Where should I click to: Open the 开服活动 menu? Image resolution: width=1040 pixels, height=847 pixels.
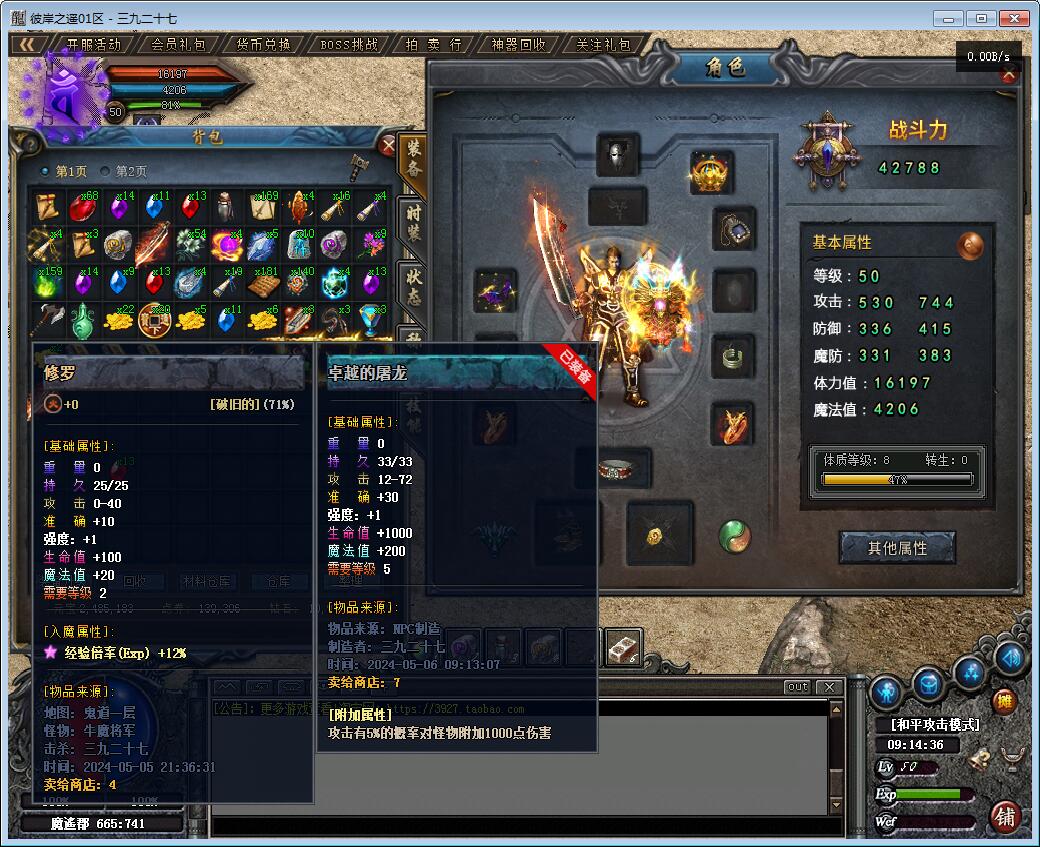pyautogui.click(x=93, y=44)
